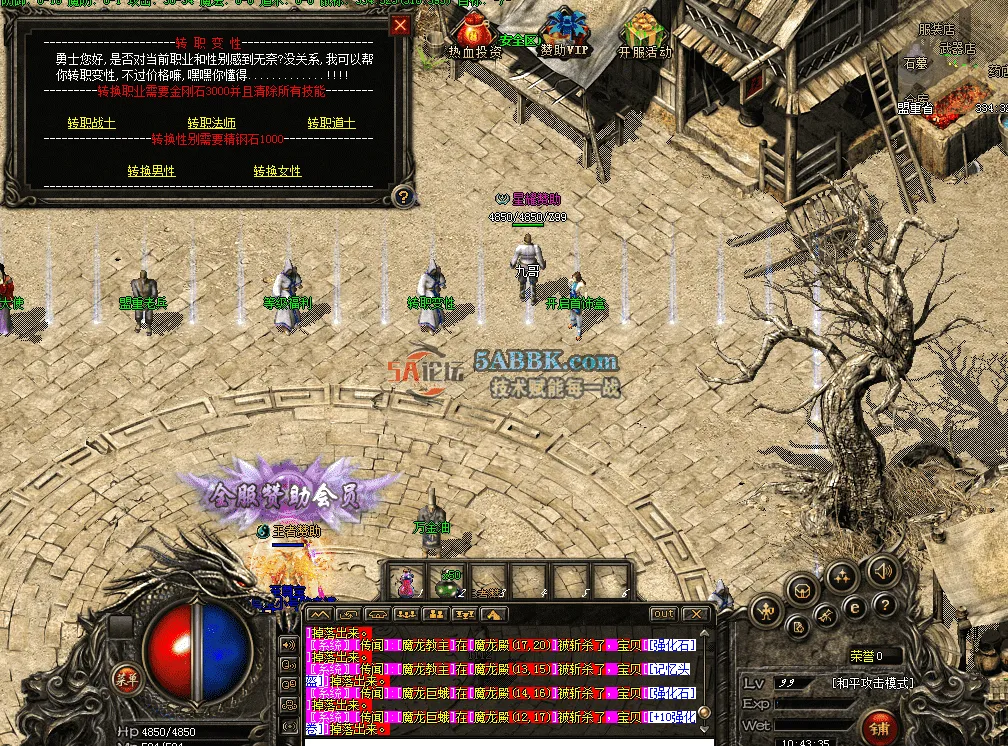The image size is (1008, 746).
Task: Choose 转换男性 to change gender to male
Action: click(151, 171)
